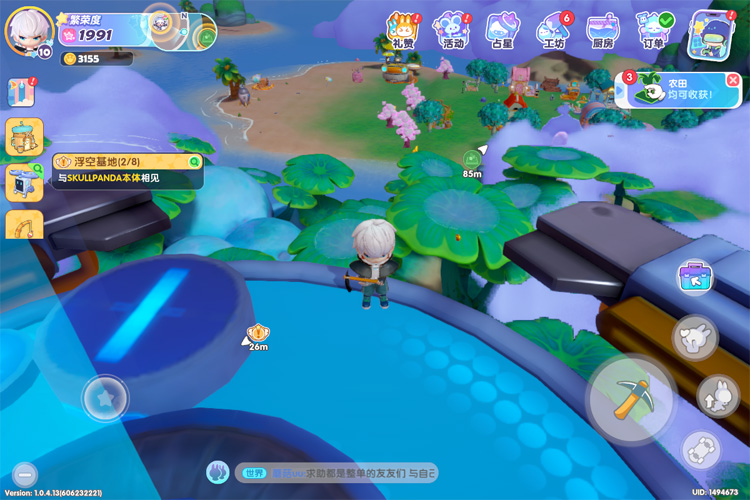This screenshot has height=500, width=750.
Task: Open the 浮空基地 quest tracker
Action: [127, 169]
